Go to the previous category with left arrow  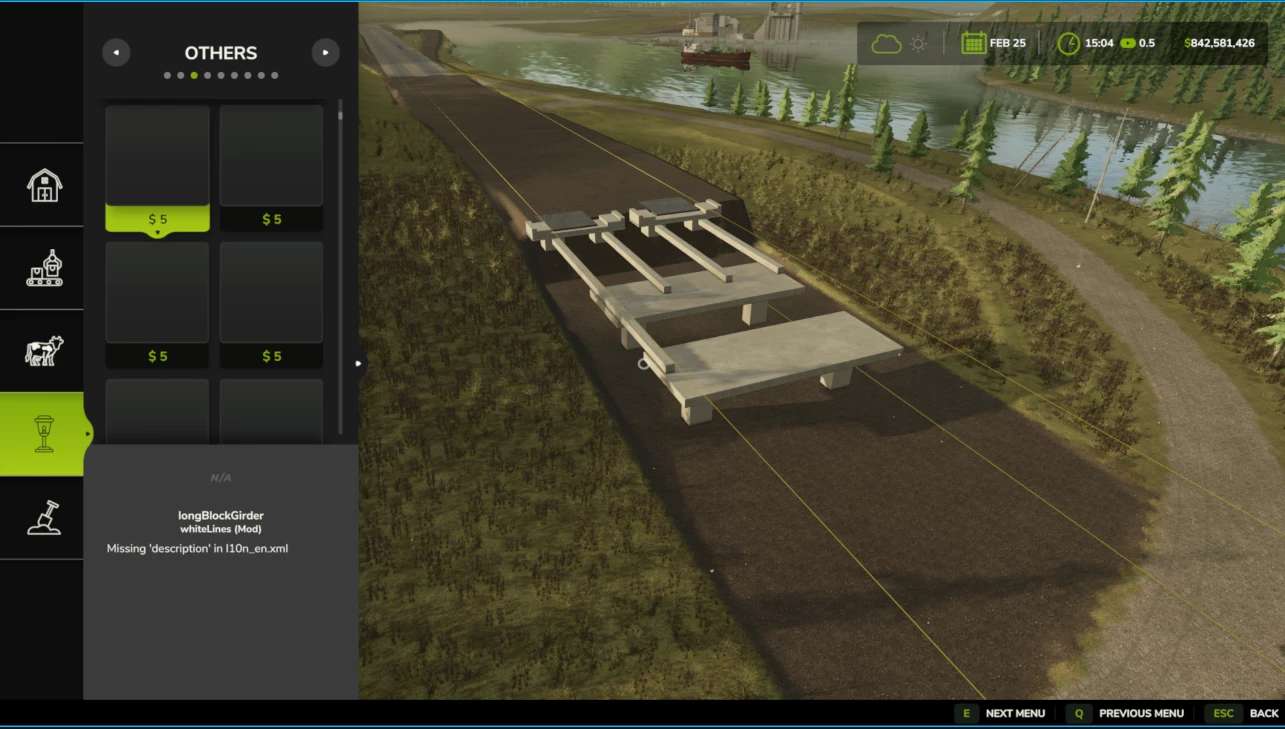click(x=116, y=53)
